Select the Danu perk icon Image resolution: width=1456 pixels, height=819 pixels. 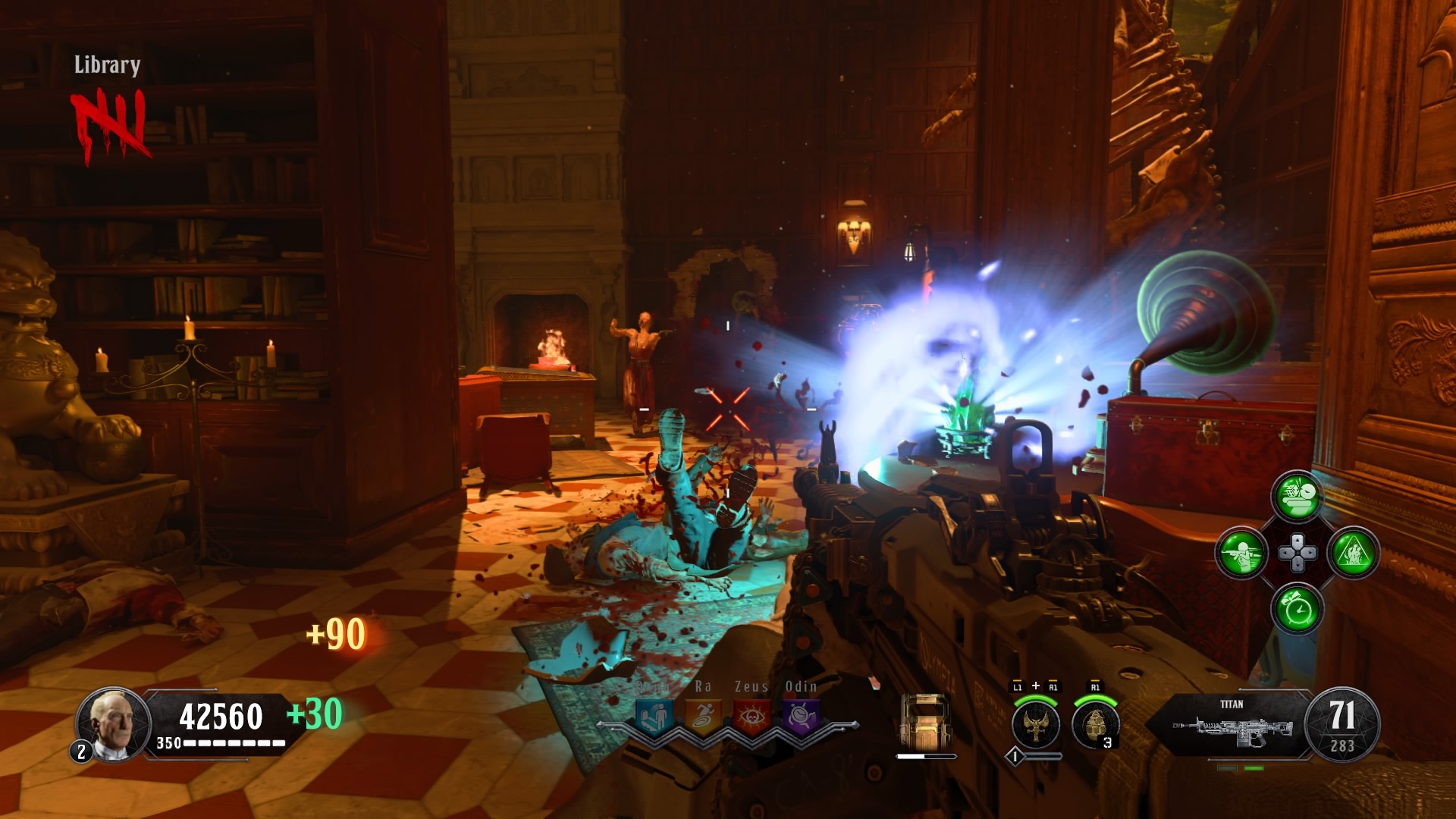click(654, 716)
